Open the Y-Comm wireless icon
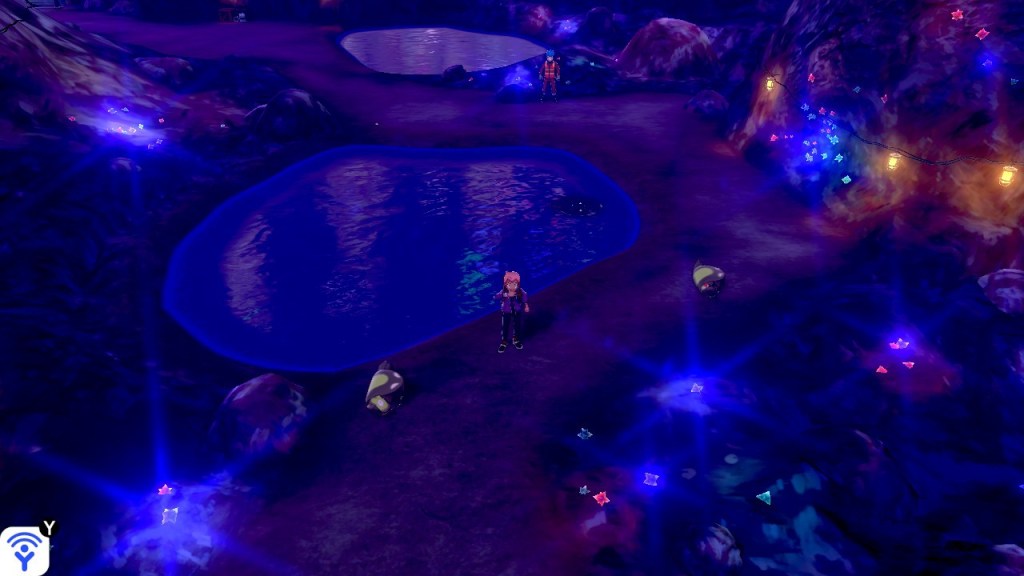Screen dimensions: 1024x576 (23, 551)
